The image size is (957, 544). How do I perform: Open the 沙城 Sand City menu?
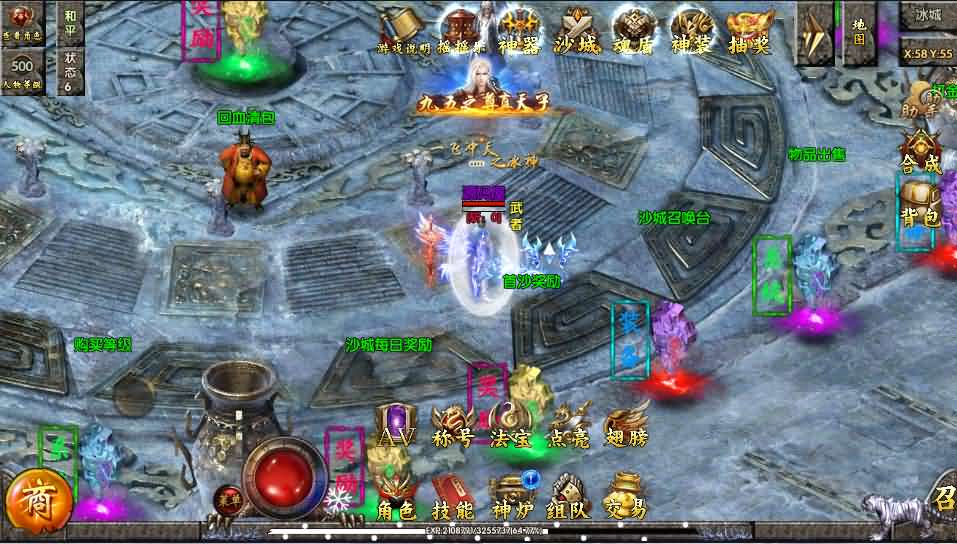pos(579,28)
